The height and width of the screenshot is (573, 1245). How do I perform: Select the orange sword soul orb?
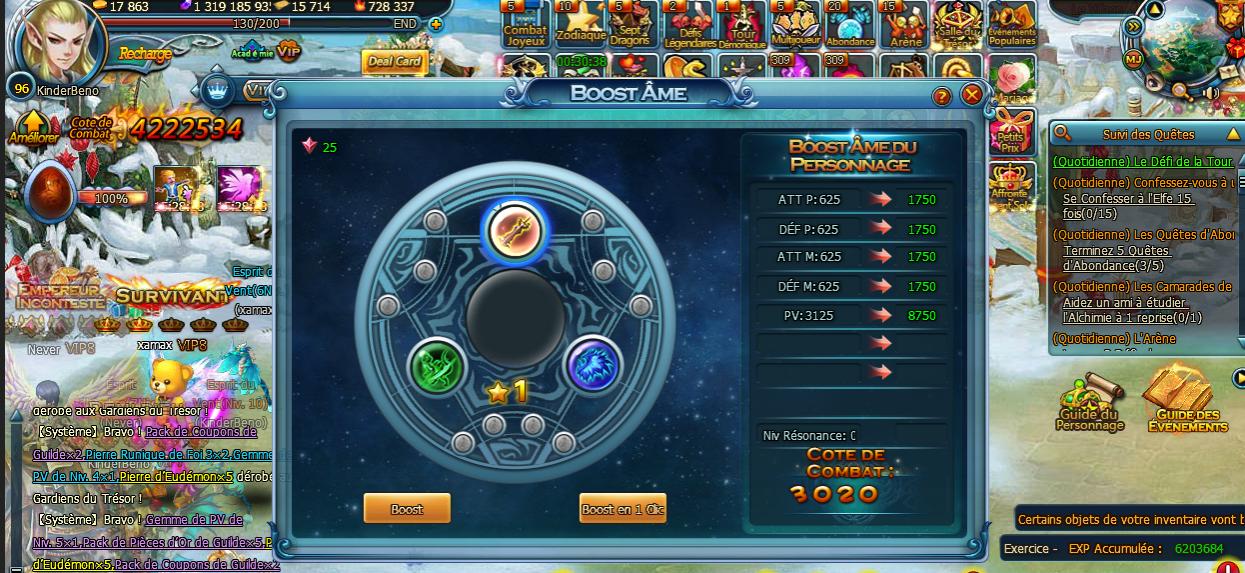pyautogui.click(x=514, y=231)
